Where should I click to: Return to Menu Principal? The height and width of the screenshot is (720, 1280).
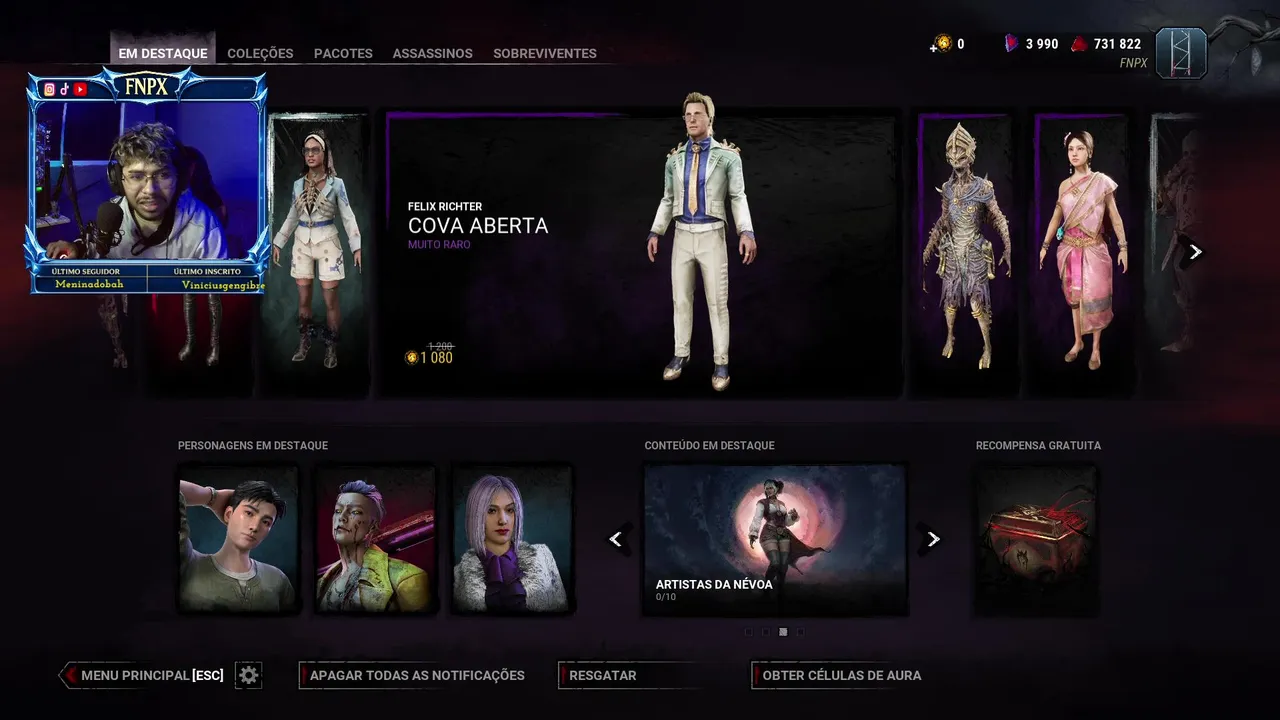click(x=150, y=675)
